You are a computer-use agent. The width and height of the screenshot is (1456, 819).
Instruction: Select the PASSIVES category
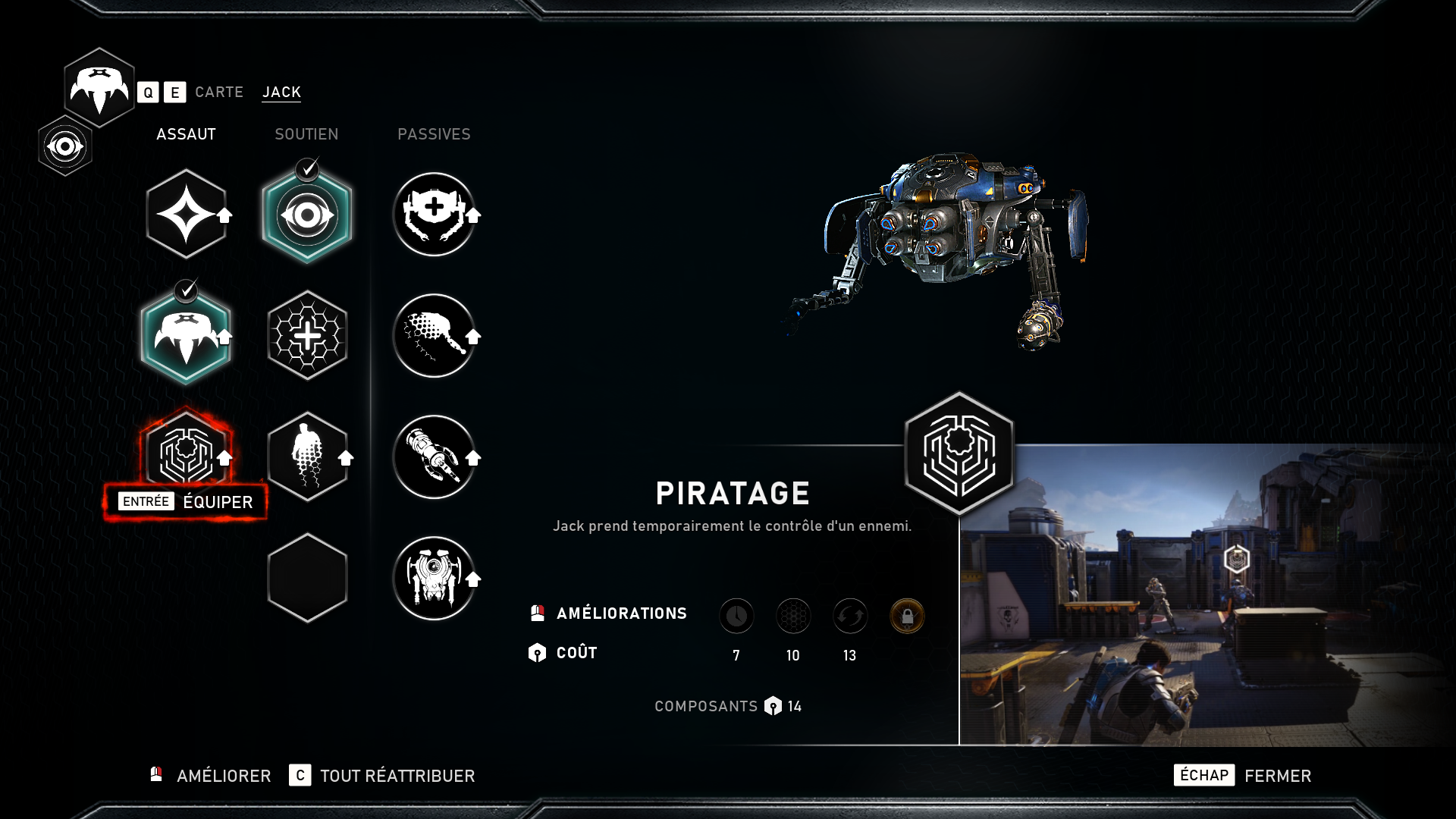[x=435, y=134]
